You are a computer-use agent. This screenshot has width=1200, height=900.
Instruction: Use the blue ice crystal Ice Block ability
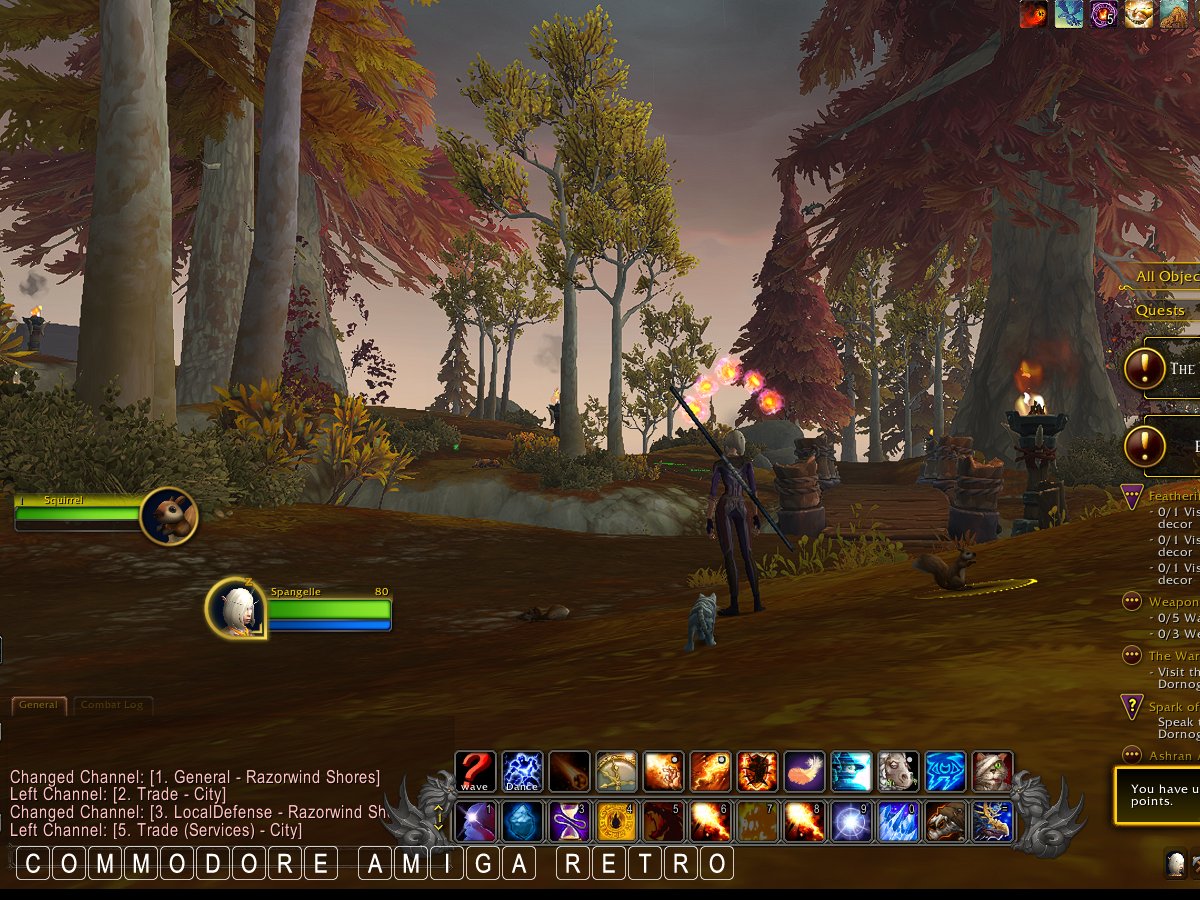pos(522,821)
